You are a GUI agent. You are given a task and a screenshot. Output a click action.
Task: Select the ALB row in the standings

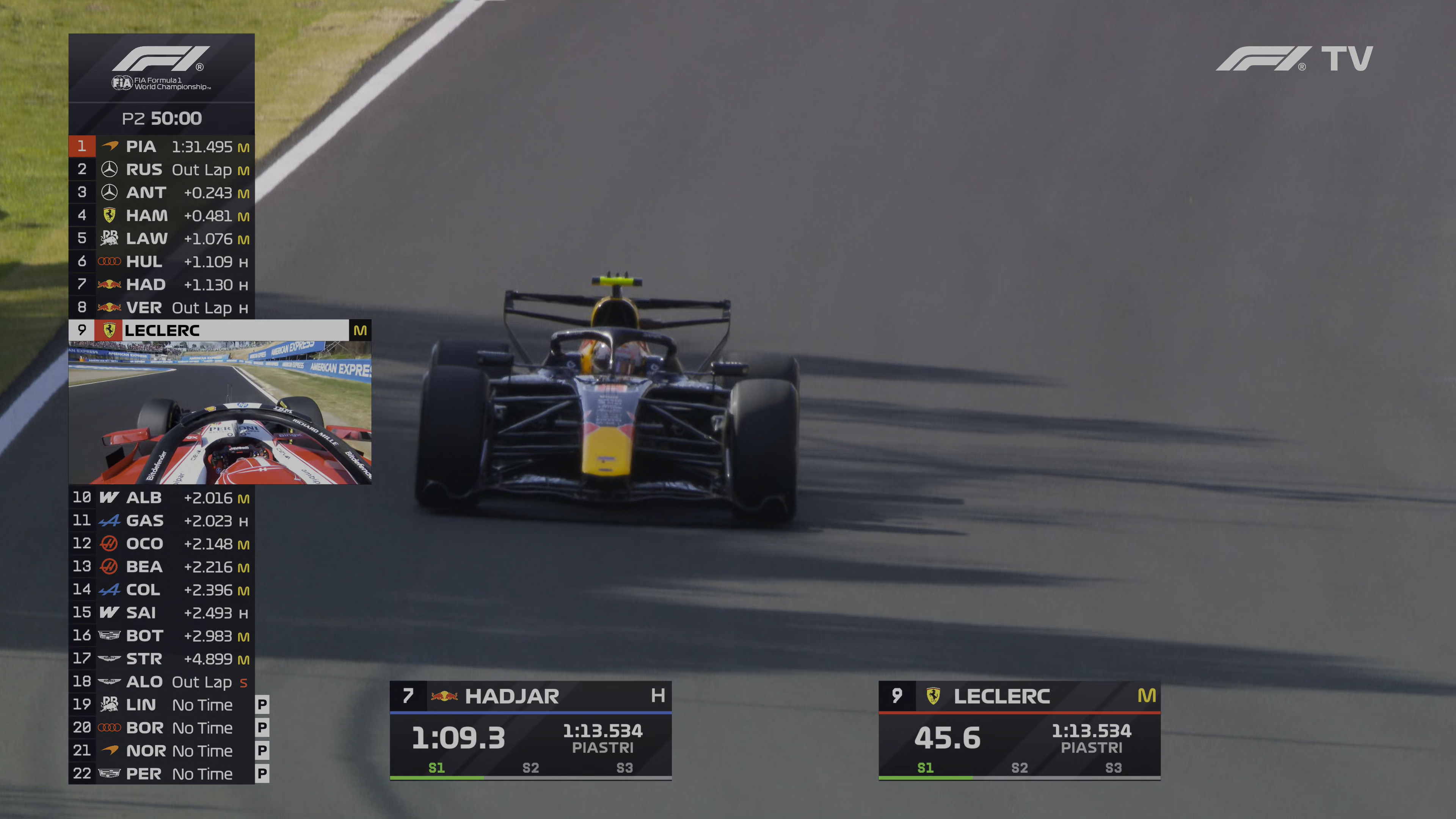click(161, 497)
